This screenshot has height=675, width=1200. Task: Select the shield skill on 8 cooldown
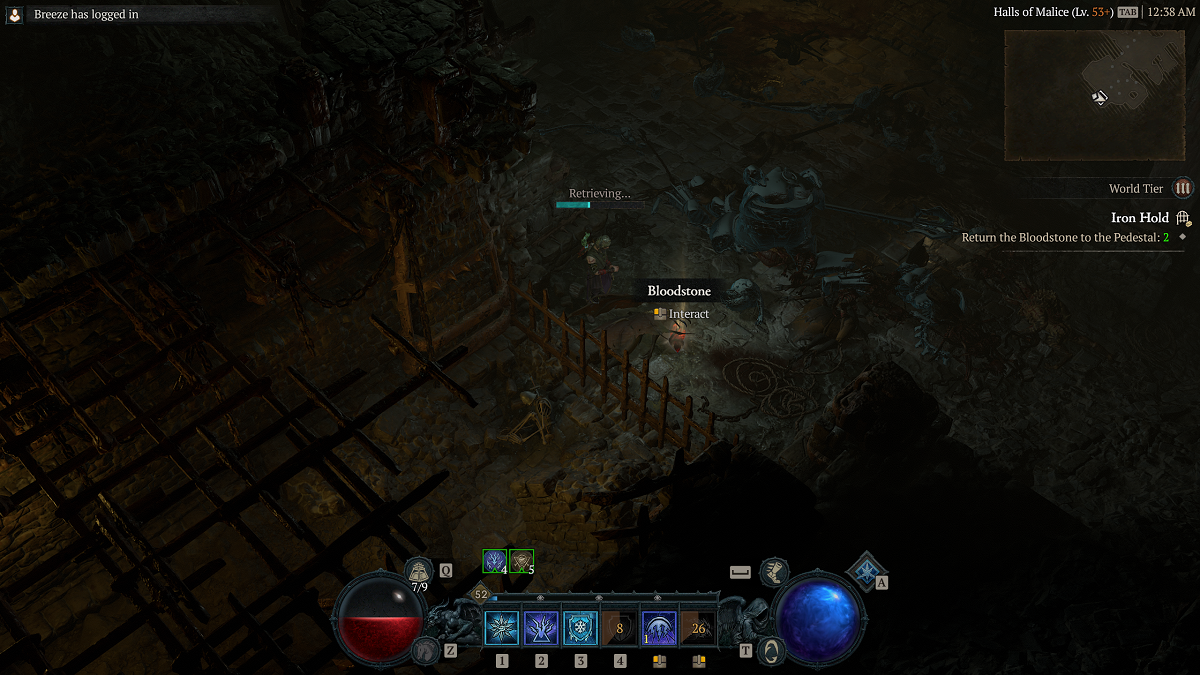click(619, 628)
